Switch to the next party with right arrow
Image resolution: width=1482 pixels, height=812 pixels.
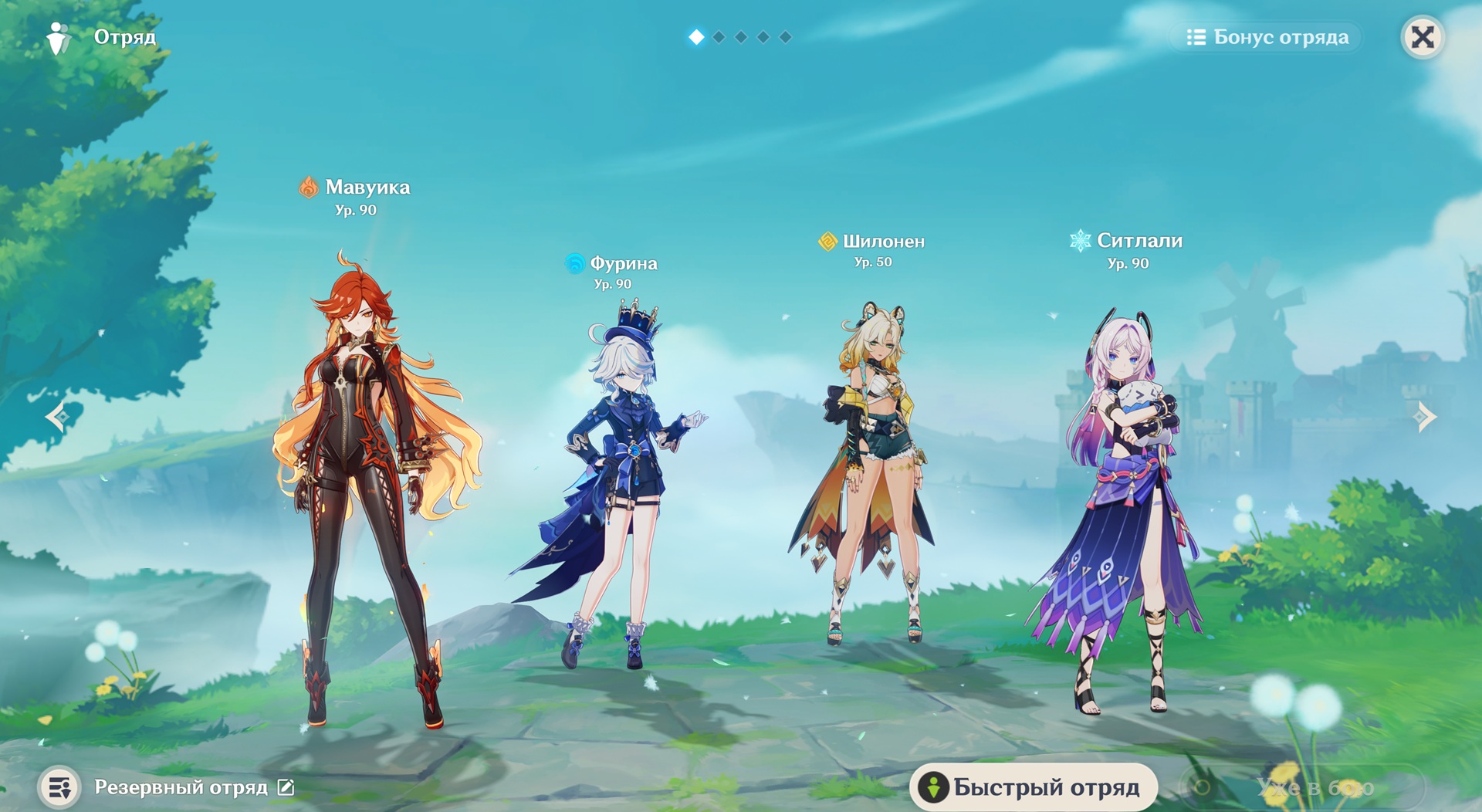(x=1425, y=417)
